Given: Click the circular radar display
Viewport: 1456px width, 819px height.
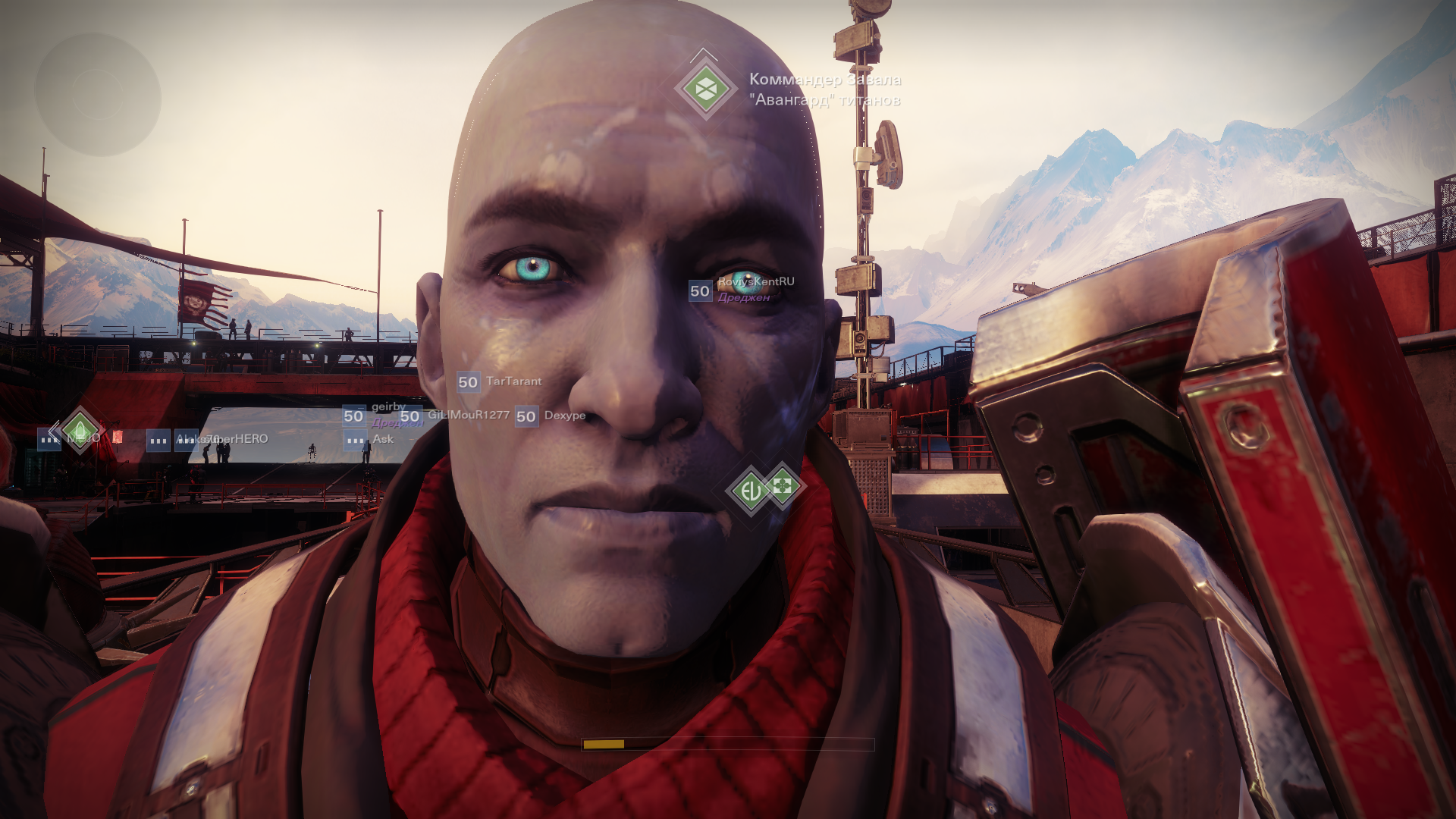Looking at the screenshot, I should 97,95.
